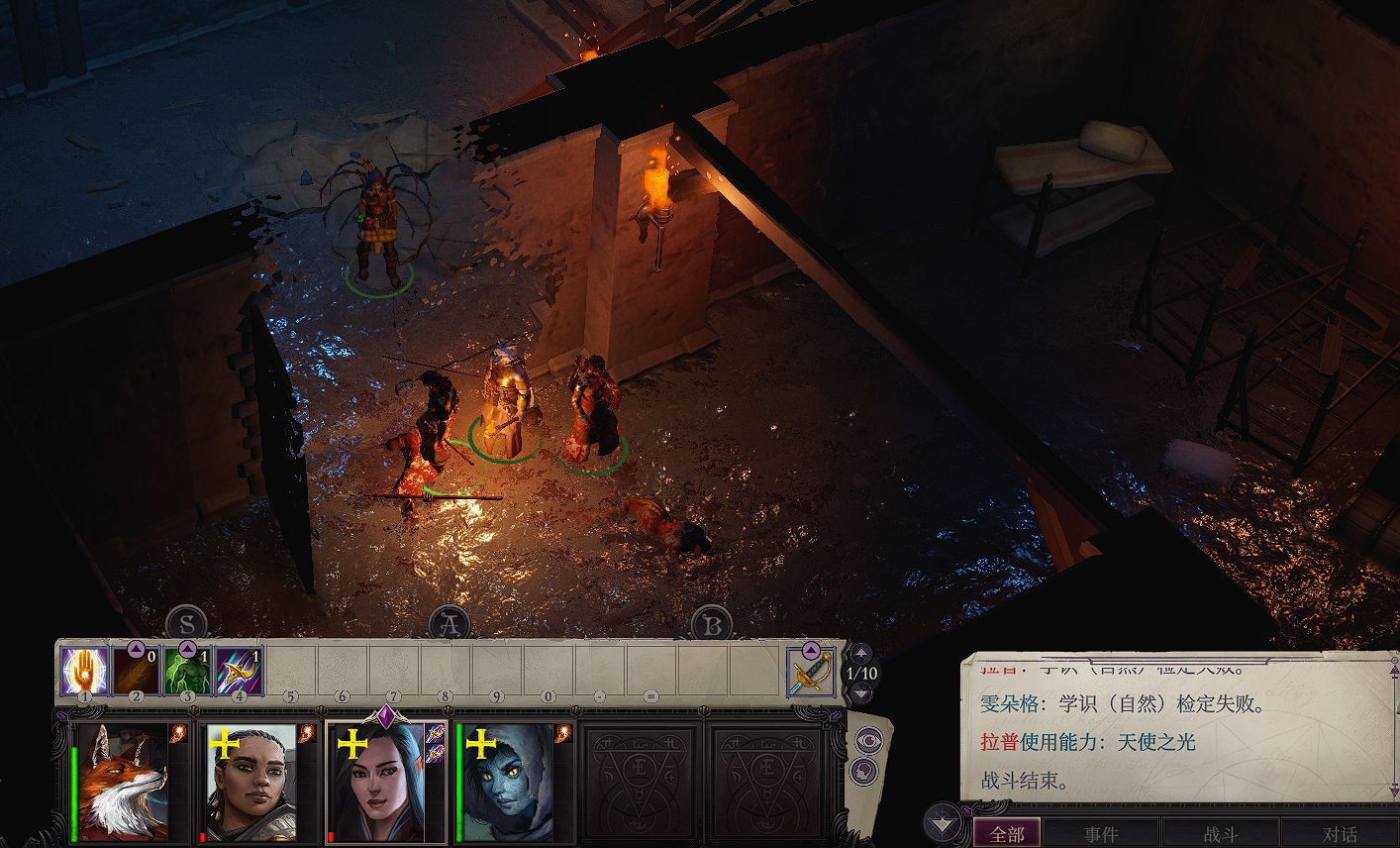This screenshot has width=1400, height=848.
Task: Click the sword weapon set icon
Action: pos(810,672)
